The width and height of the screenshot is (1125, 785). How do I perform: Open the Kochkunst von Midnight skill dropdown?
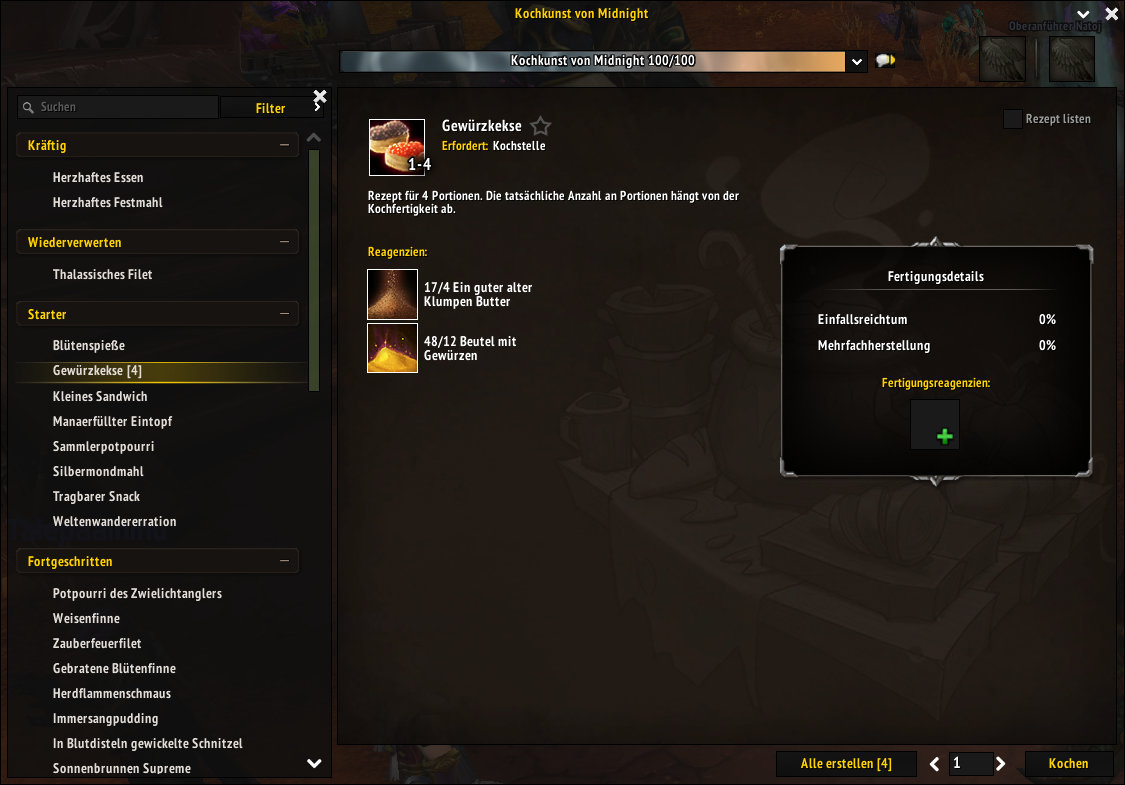(x=856, y=61)
